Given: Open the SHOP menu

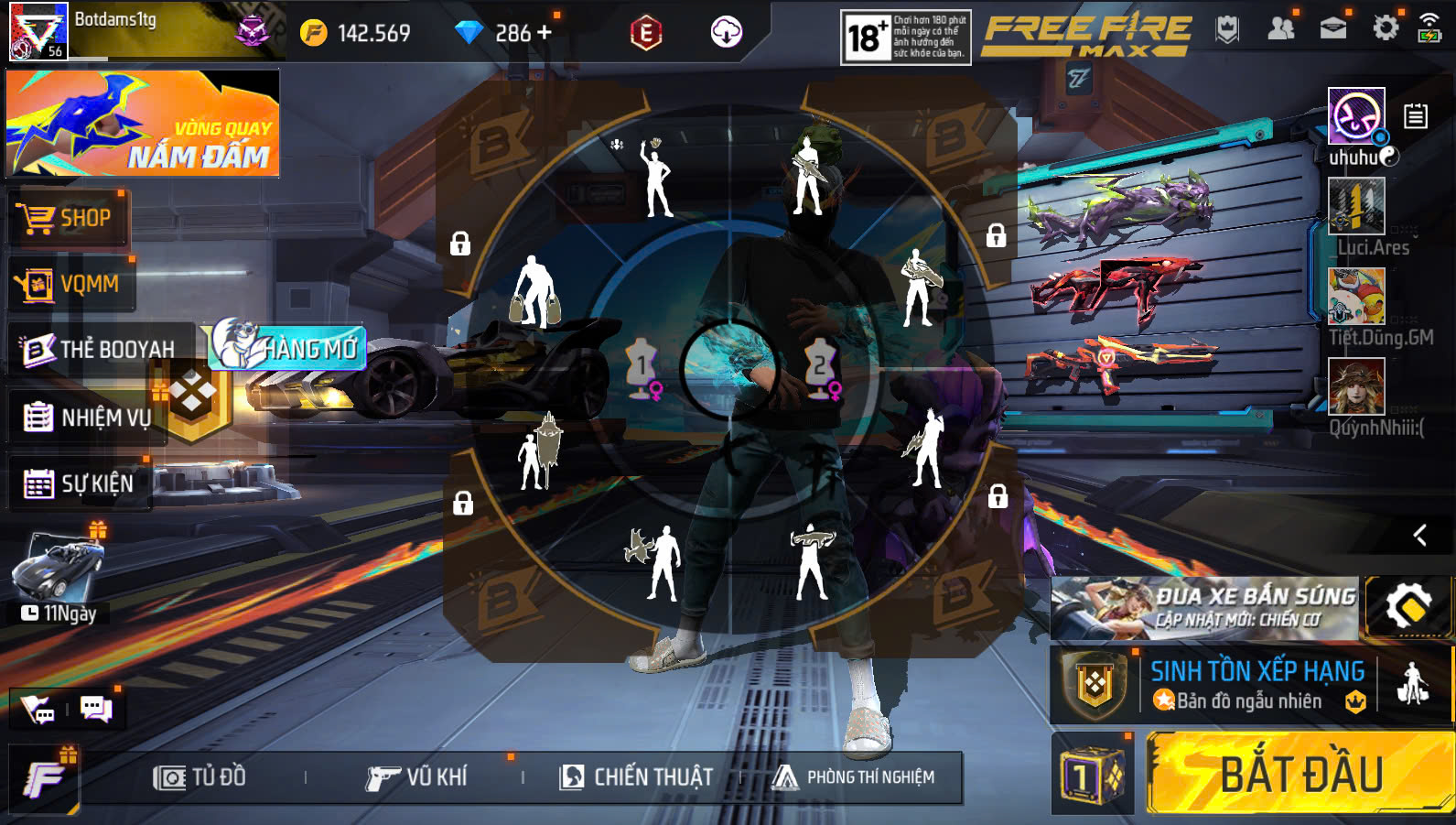Looking at the screenshot, I should [x=67, y=219].
